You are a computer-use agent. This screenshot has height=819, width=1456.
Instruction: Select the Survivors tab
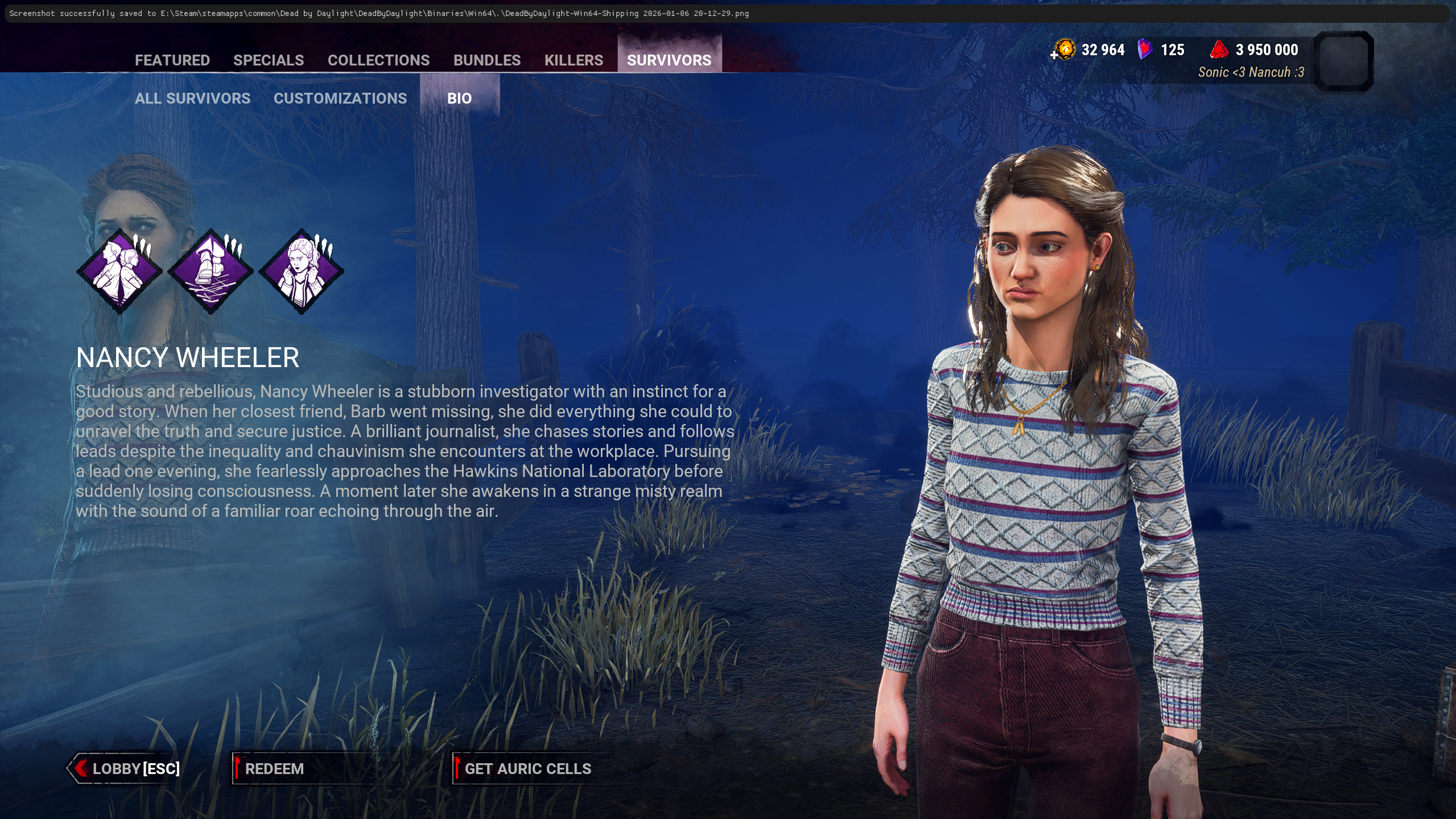[669, 60]
